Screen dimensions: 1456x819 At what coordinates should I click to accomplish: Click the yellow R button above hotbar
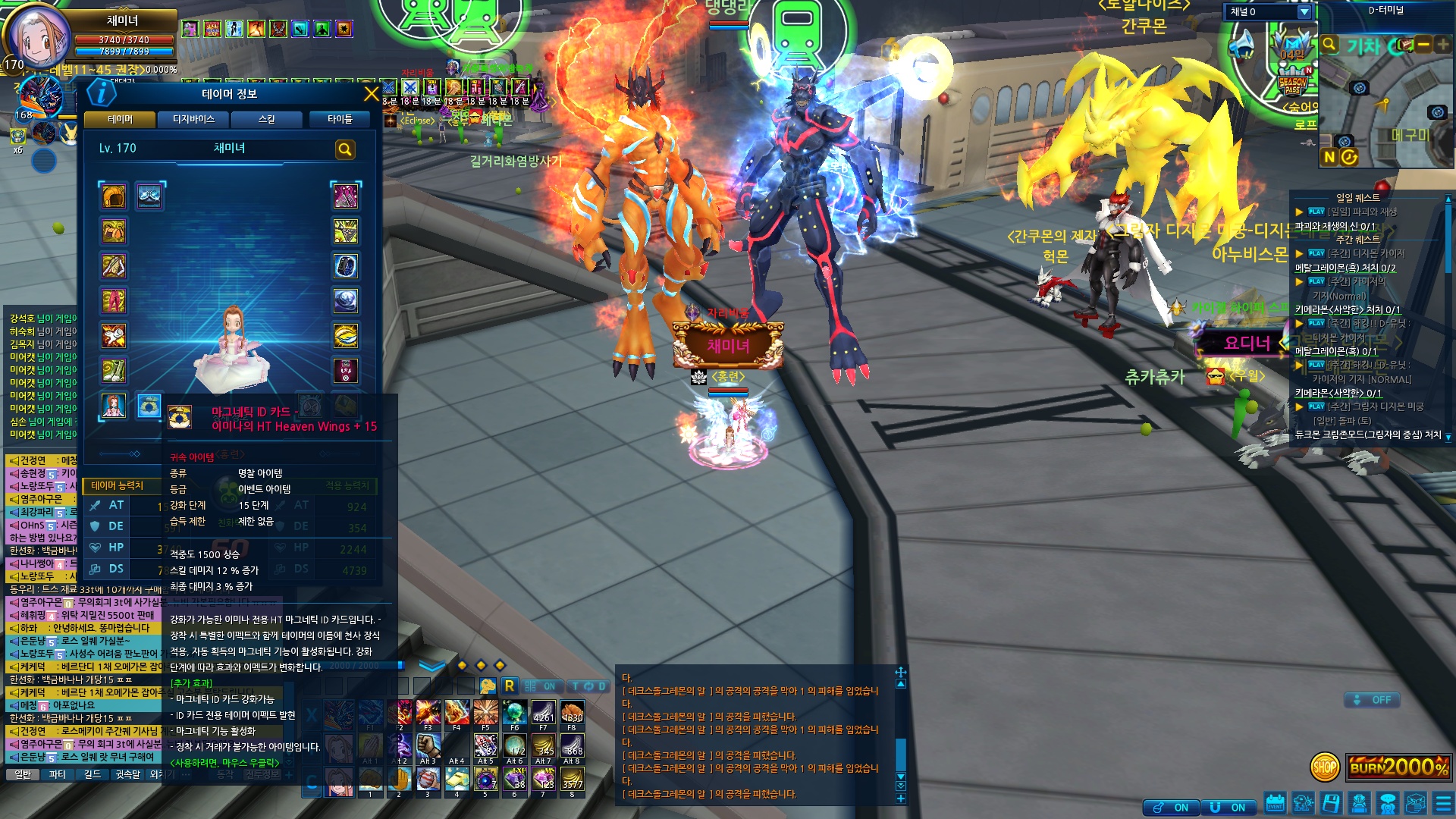click(509, 686)
